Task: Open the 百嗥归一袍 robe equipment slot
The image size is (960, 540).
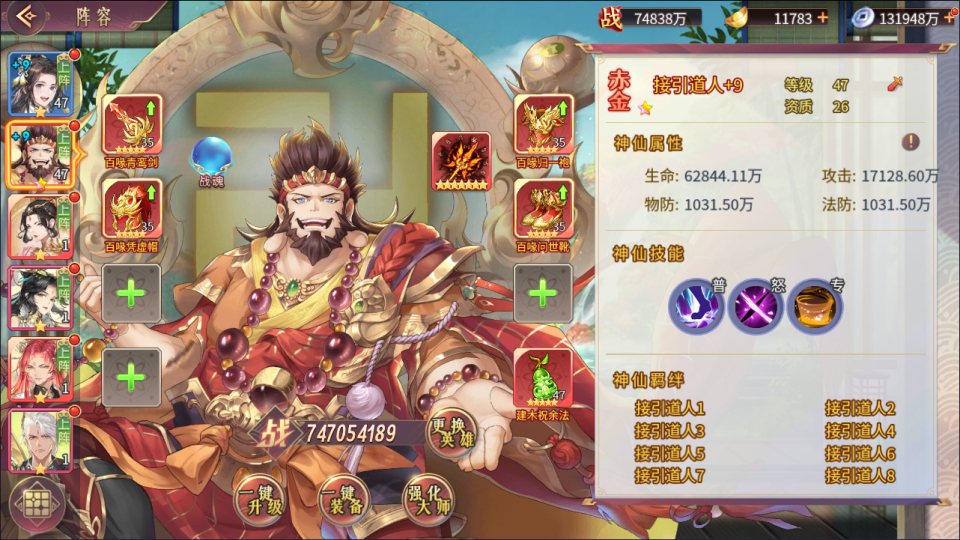Action: click(x=543, y=125)
